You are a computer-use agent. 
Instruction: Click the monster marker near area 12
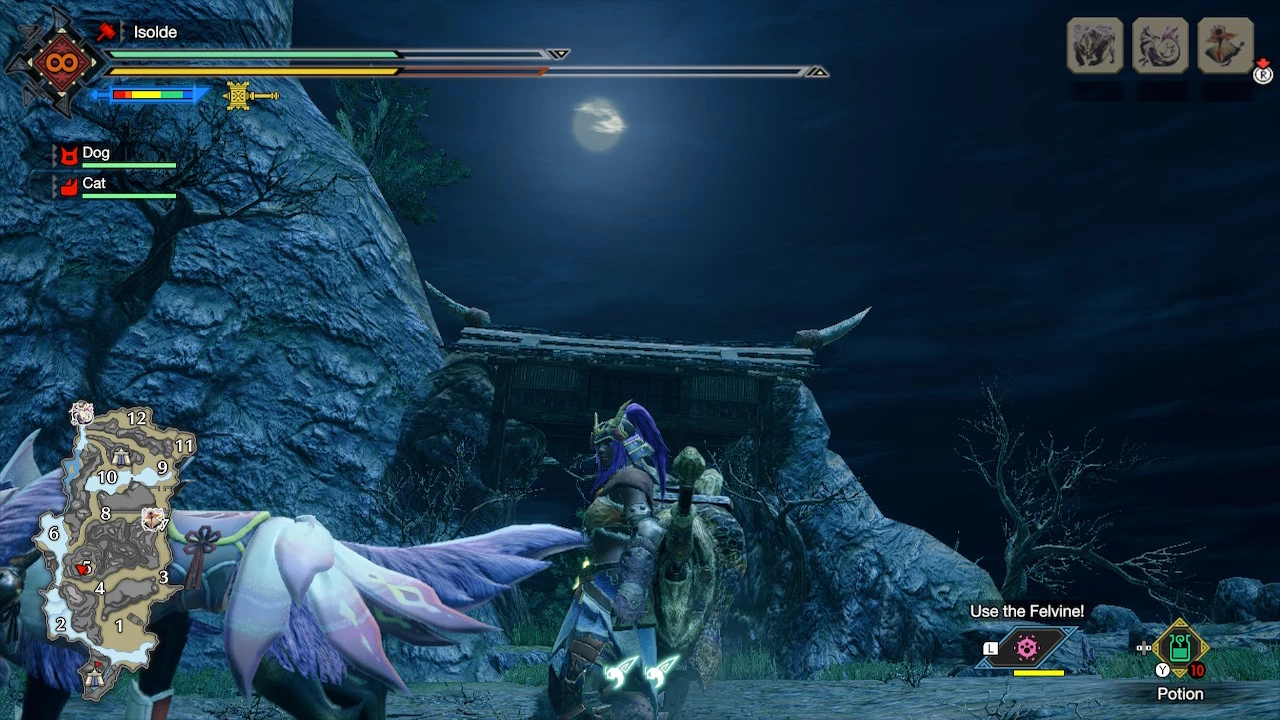coord(82,413)
